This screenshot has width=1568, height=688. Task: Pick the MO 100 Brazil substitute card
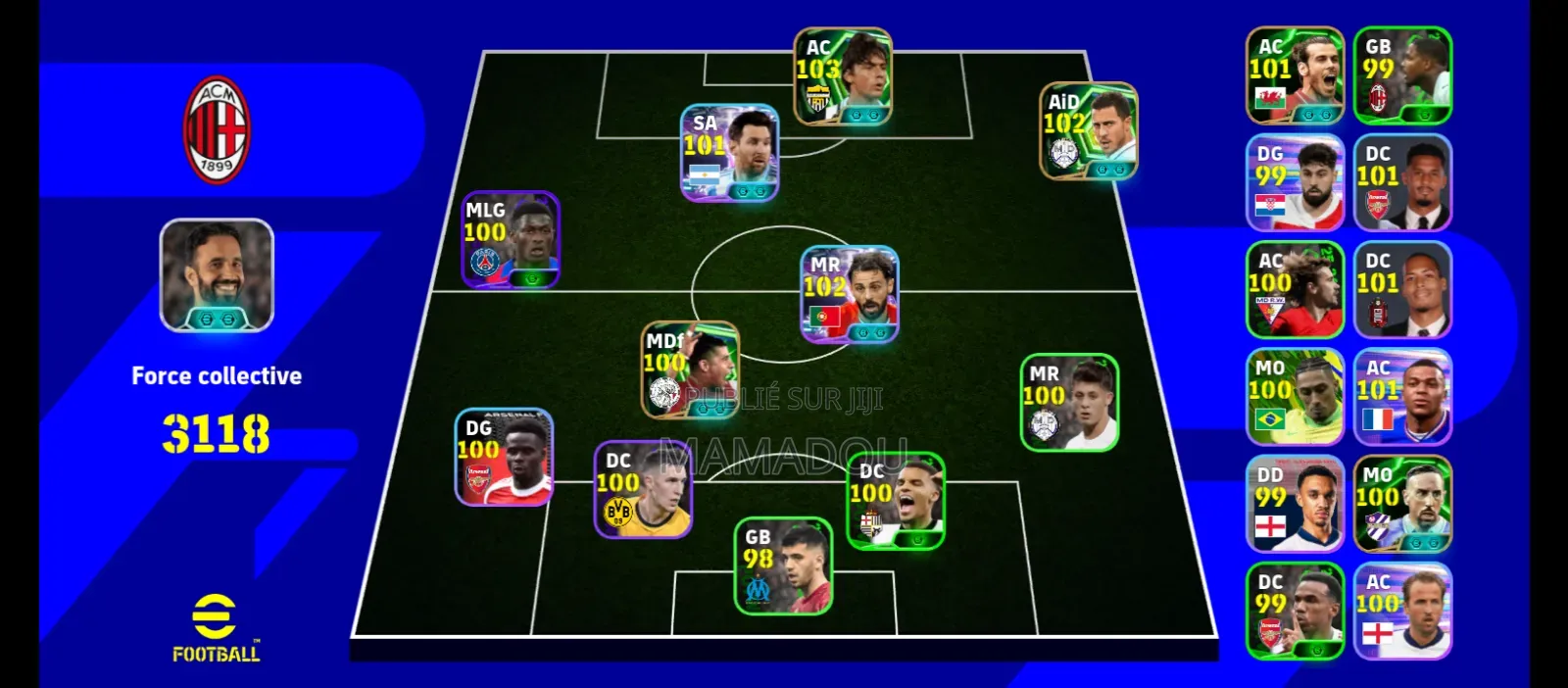pyautogui.click(x=1295, y=397)
